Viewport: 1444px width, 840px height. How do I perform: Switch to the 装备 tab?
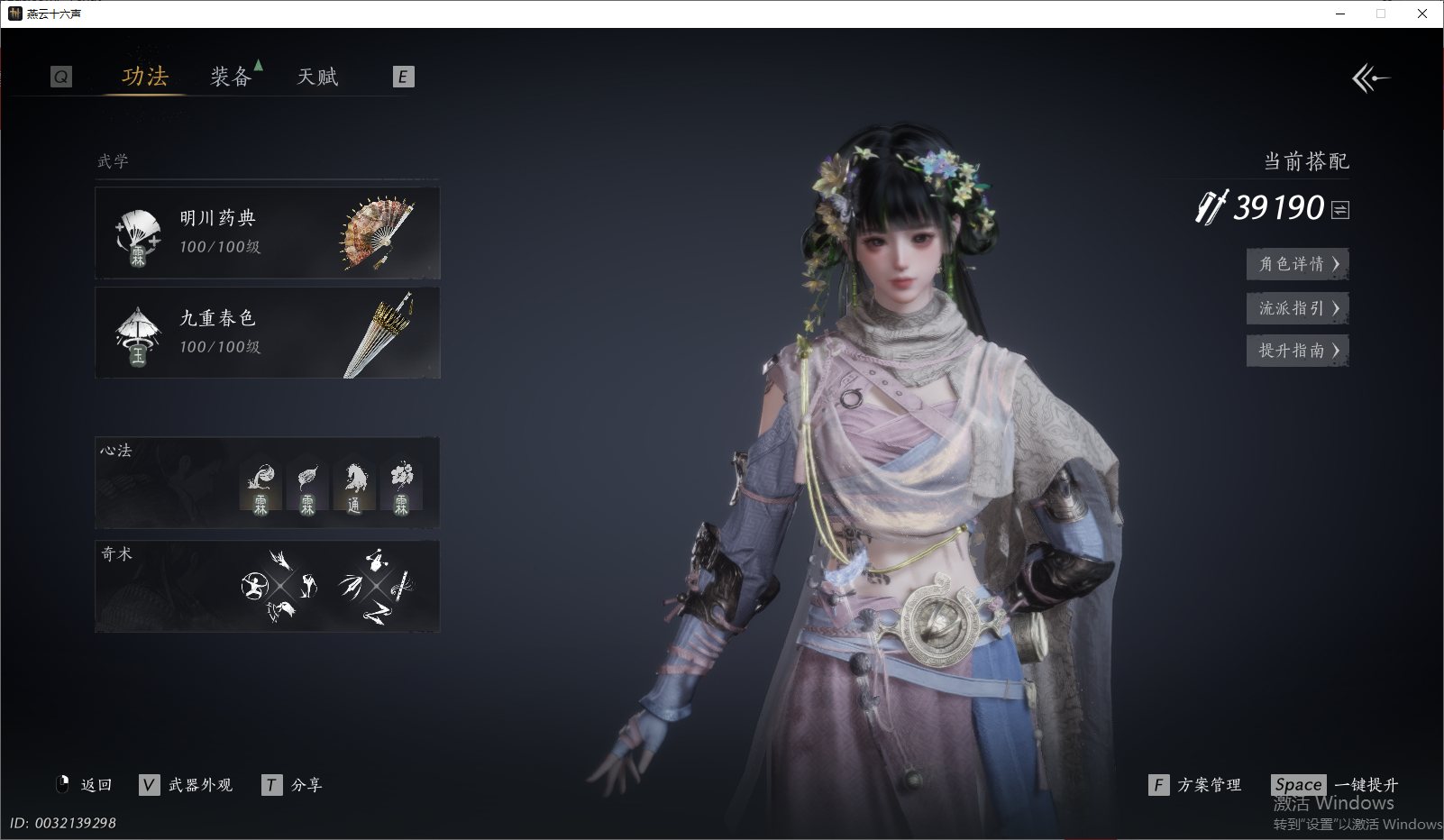tap(231, 78)
